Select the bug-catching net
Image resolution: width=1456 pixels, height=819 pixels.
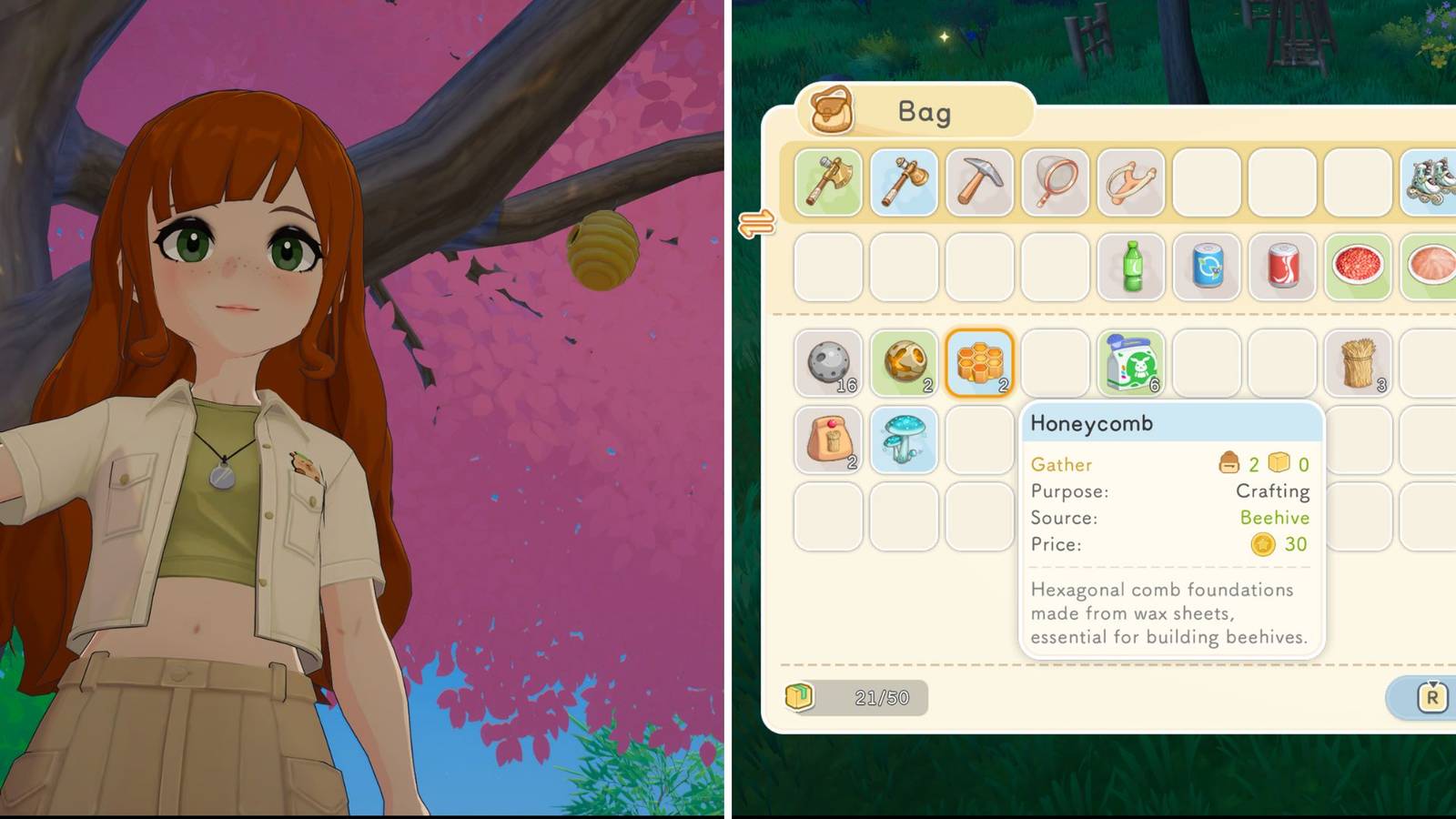pos(1056,183)
